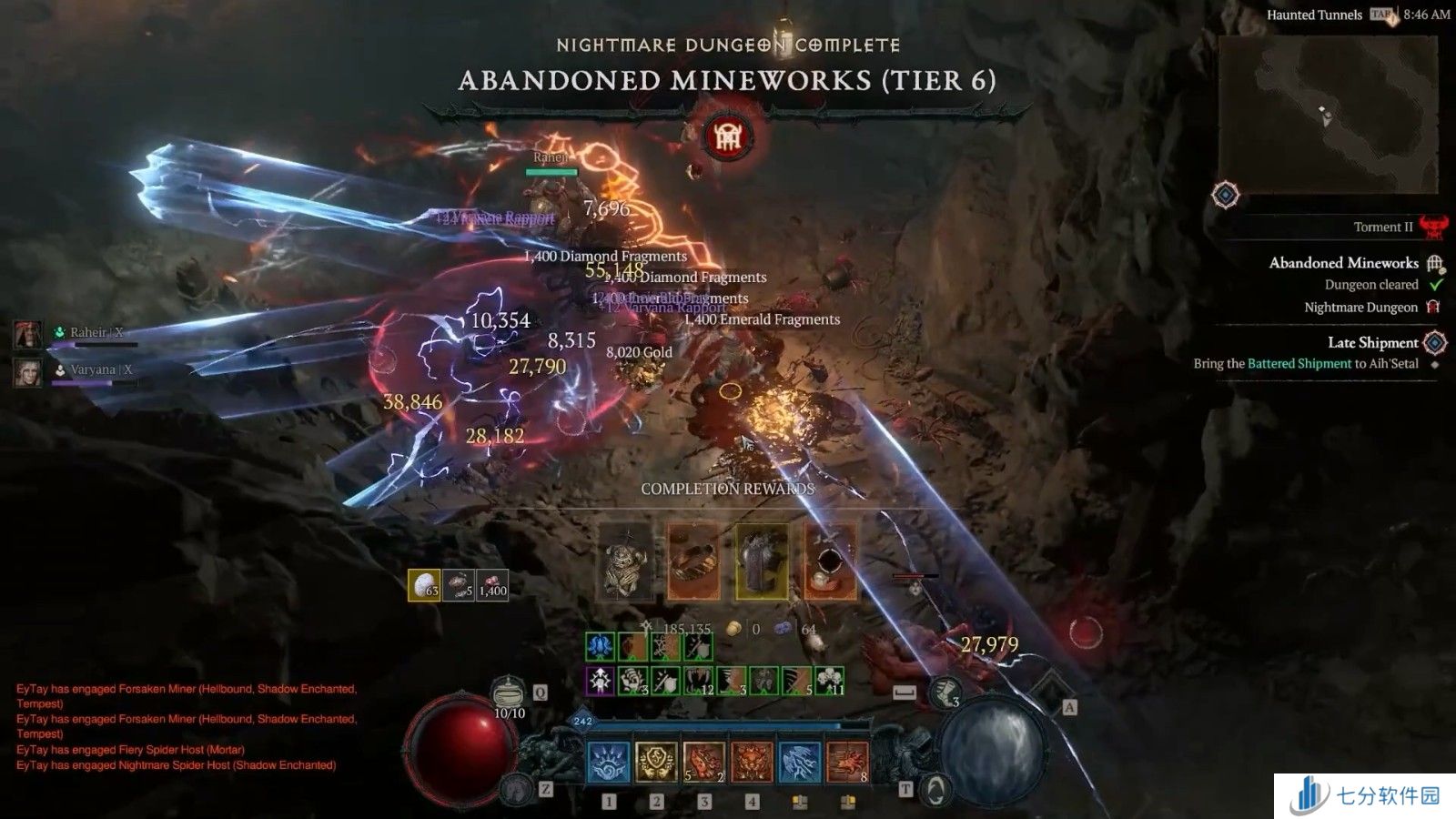1456x819 pixels.
Task: Click the evade boot icon
Action: coord(946,692)
